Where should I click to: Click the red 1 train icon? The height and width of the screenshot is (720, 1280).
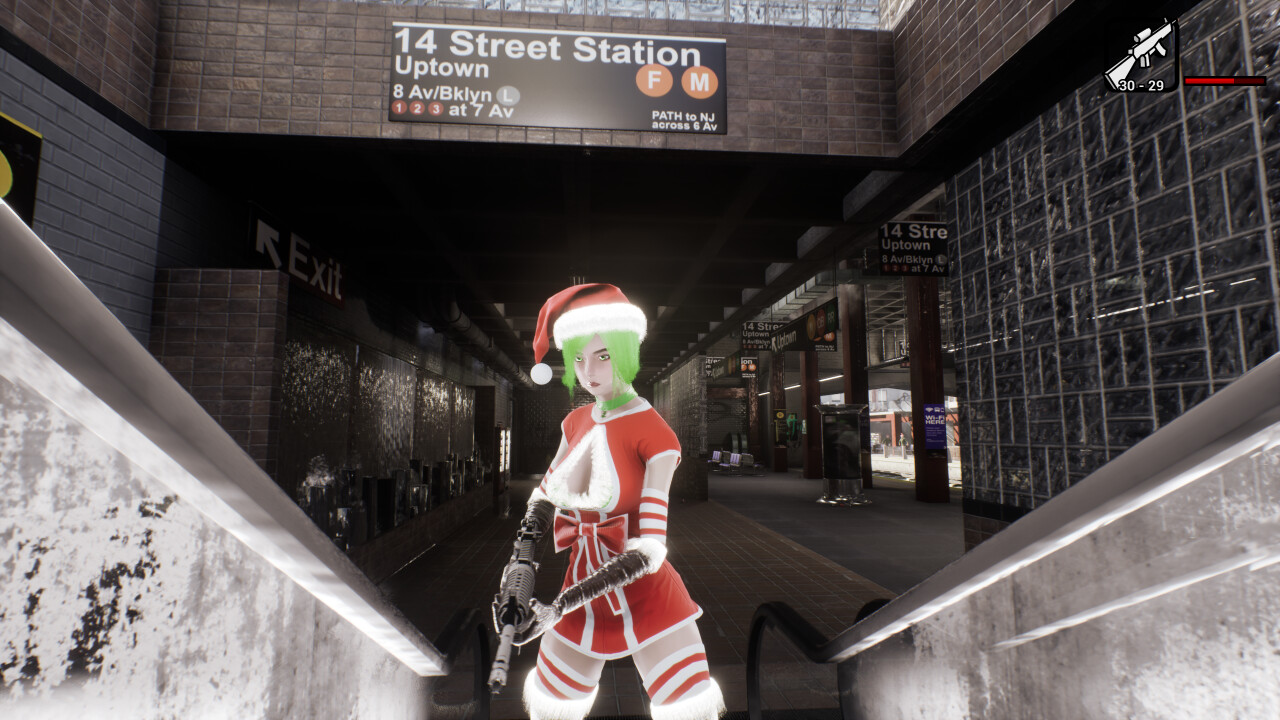[398, 108]
